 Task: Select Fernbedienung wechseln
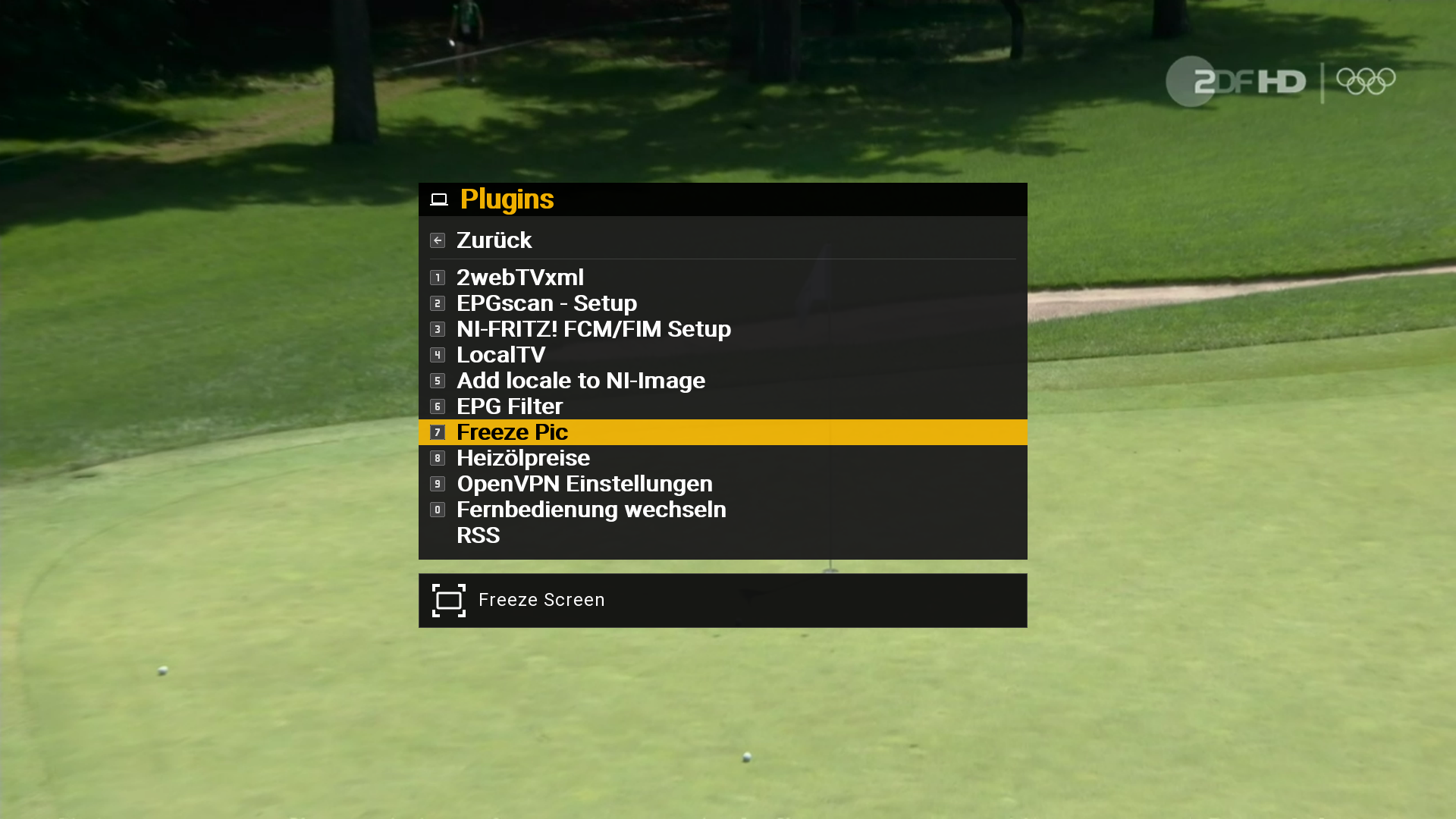point(591,510)
